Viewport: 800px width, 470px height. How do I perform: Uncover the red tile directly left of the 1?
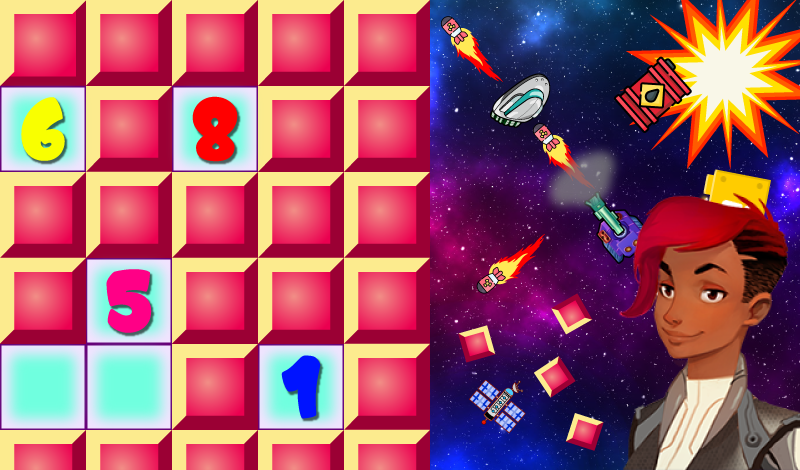click(x=215, y=387)
